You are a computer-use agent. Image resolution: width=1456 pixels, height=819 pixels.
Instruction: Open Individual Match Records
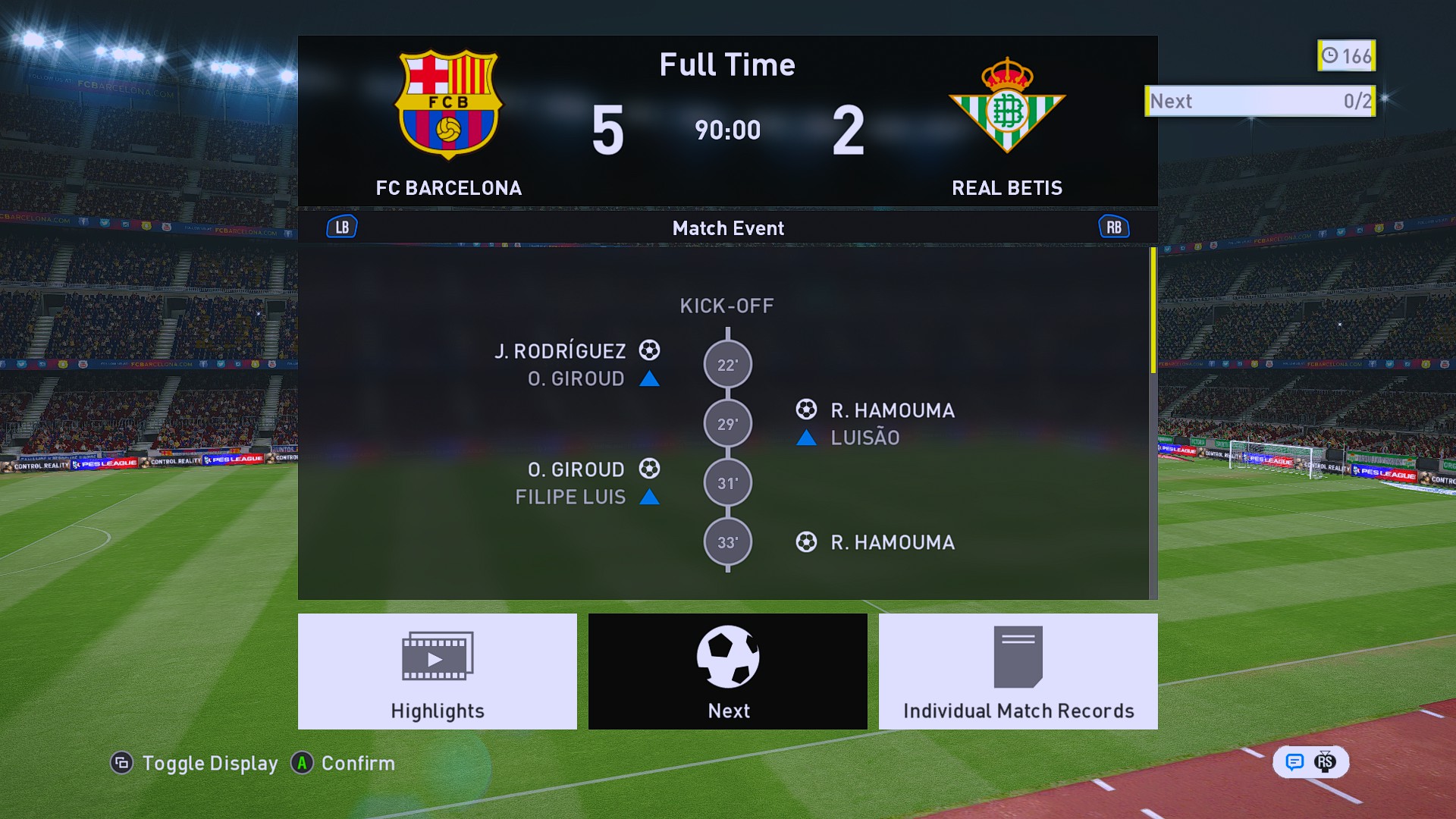1018,671
